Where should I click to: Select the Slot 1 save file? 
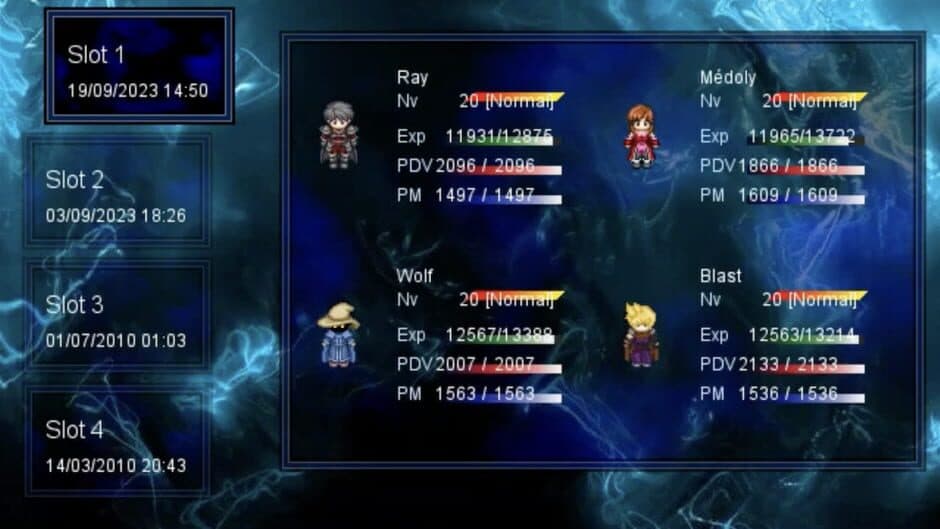click(x=138, y=68)
